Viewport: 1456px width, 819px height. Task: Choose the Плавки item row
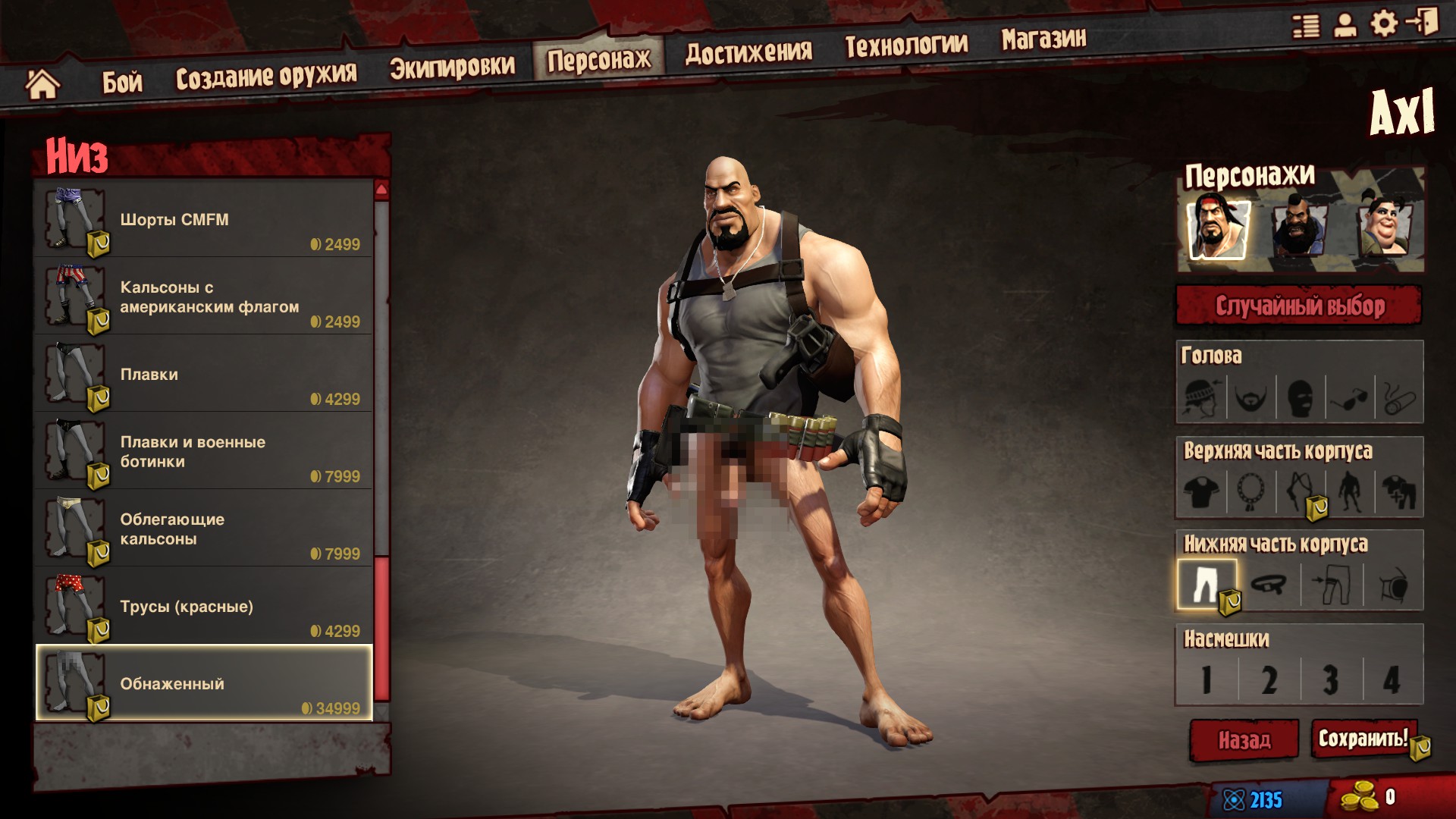coord(203,375)
